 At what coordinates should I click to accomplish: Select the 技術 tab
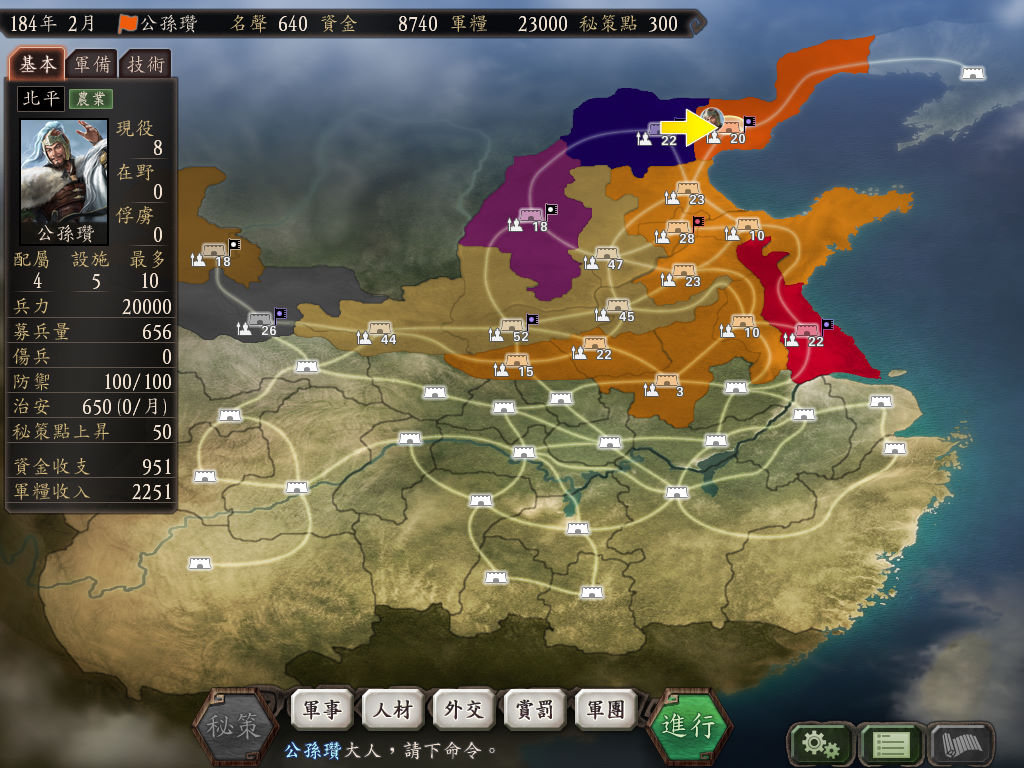click(145, 65)
